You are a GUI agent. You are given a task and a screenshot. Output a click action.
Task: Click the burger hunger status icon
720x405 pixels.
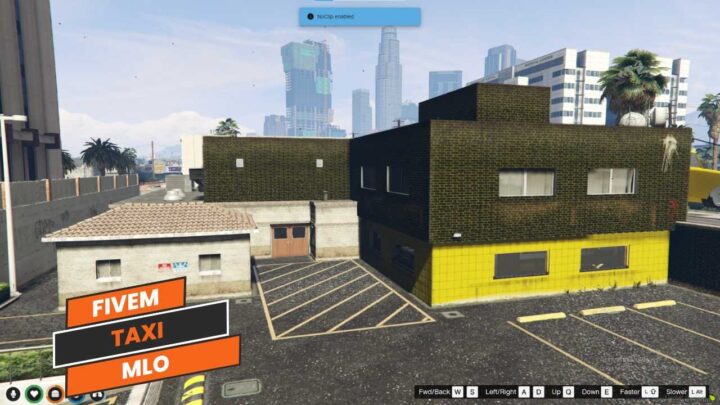pos(56,393)
